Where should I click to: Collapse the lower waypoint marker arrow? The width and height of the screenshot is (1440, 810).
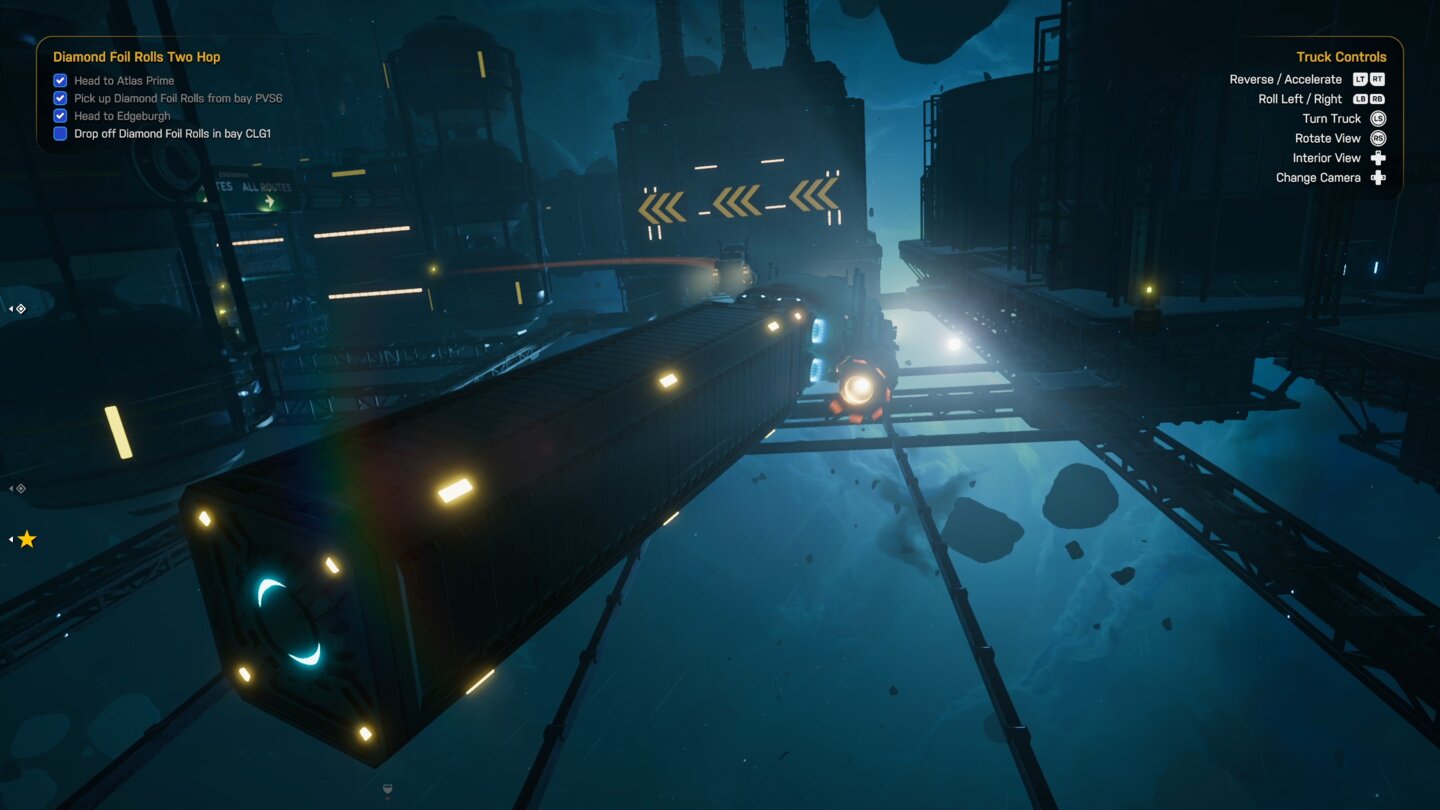[x=10, y=488]
